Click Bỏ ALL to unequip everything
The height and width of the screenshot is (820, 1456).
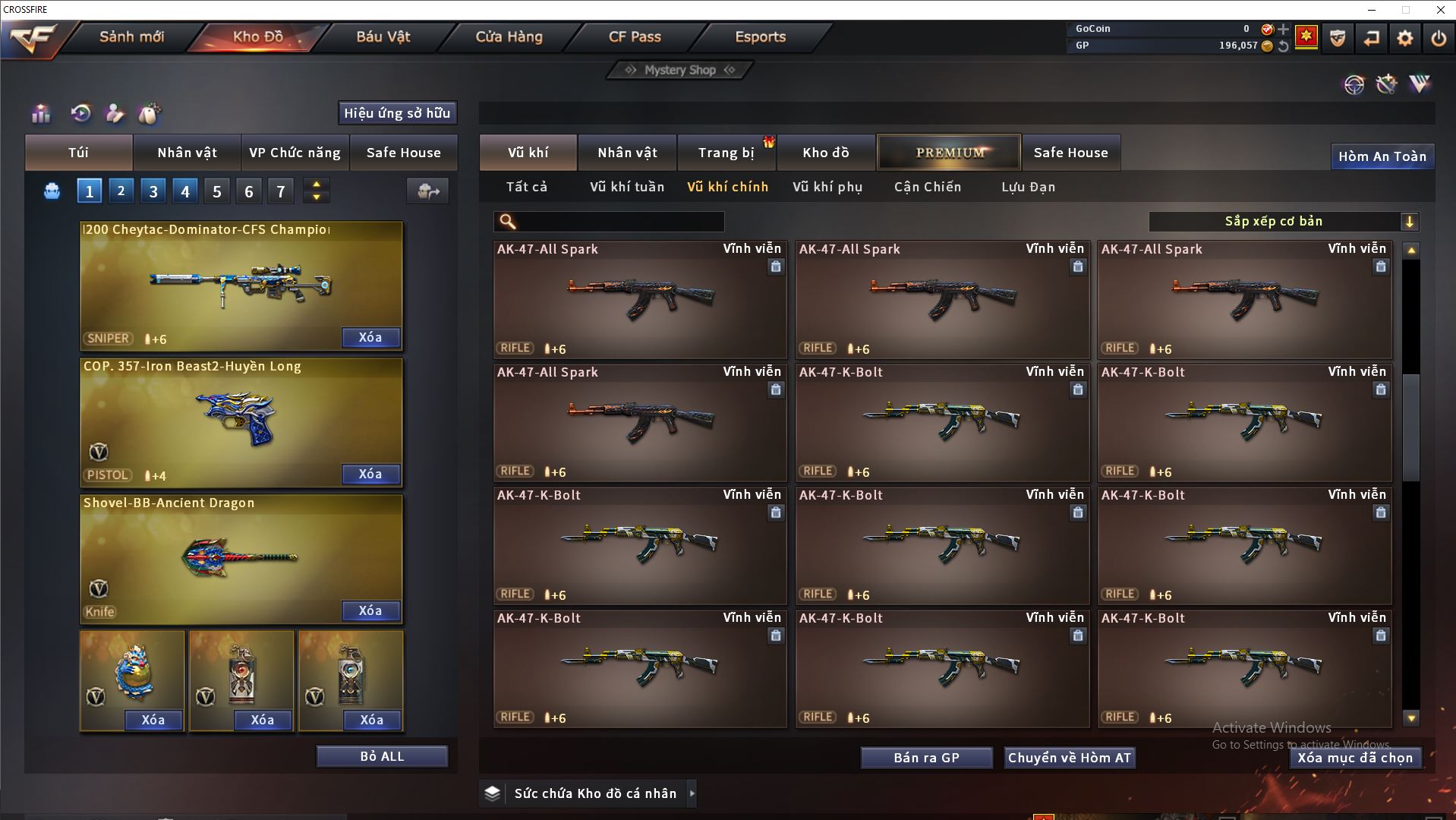click(382, 756)
